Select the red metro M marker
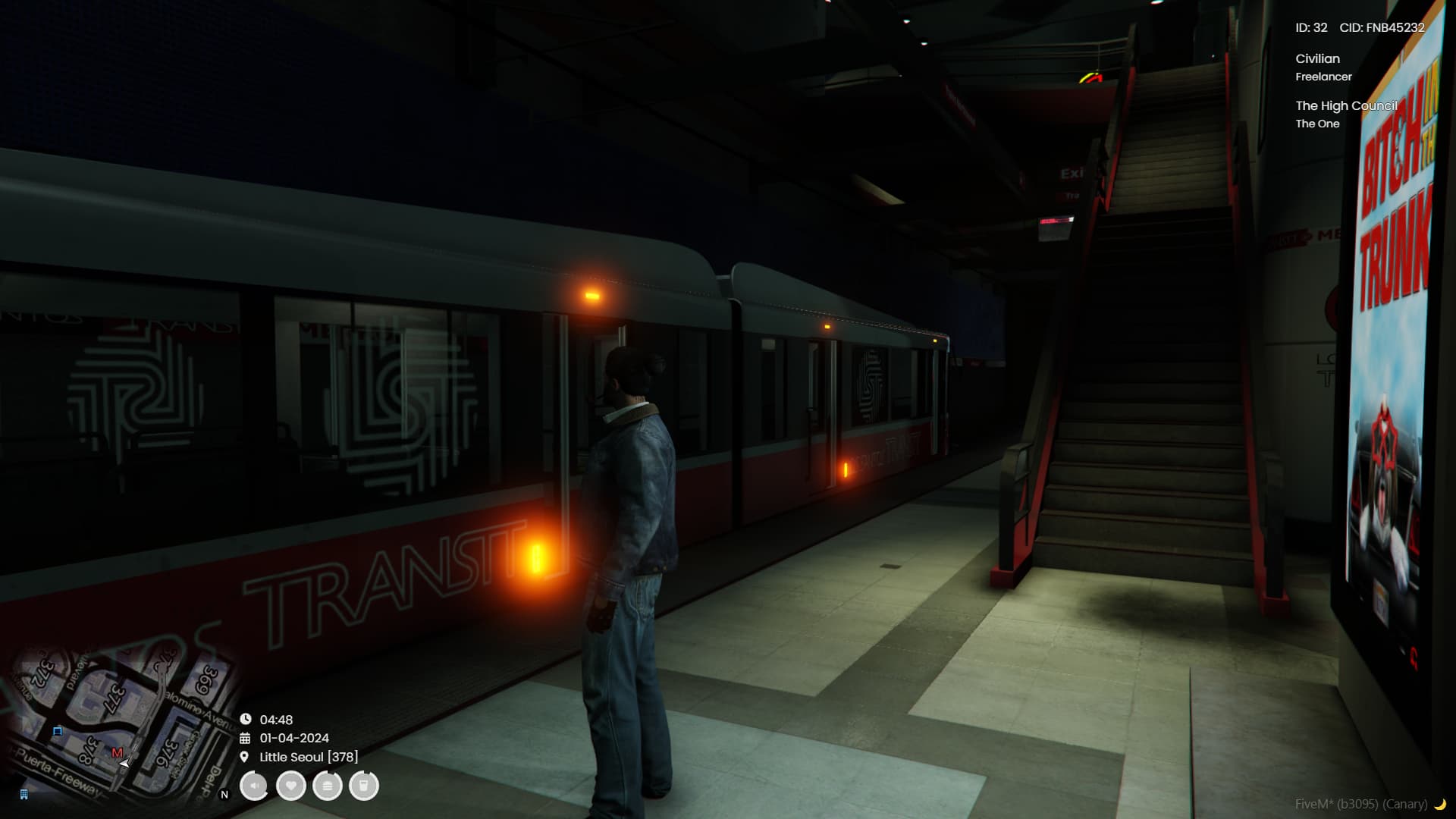Image resolution: width=1456 pixels, height=819 pixels. [x=117, y=753]
